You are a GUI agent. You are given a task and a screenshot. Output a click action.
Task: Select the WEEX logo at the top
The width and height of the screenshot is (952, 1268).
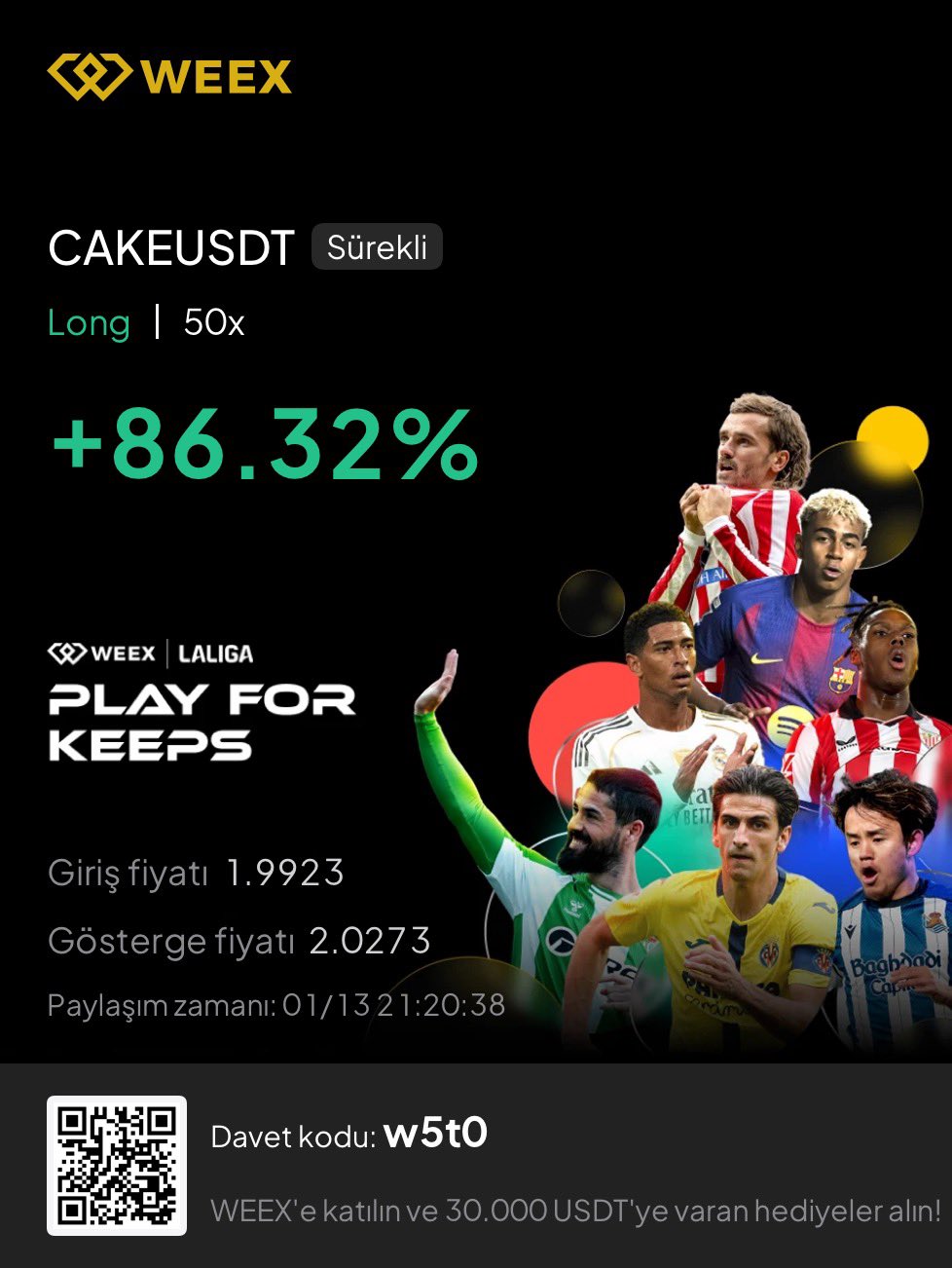169,77
